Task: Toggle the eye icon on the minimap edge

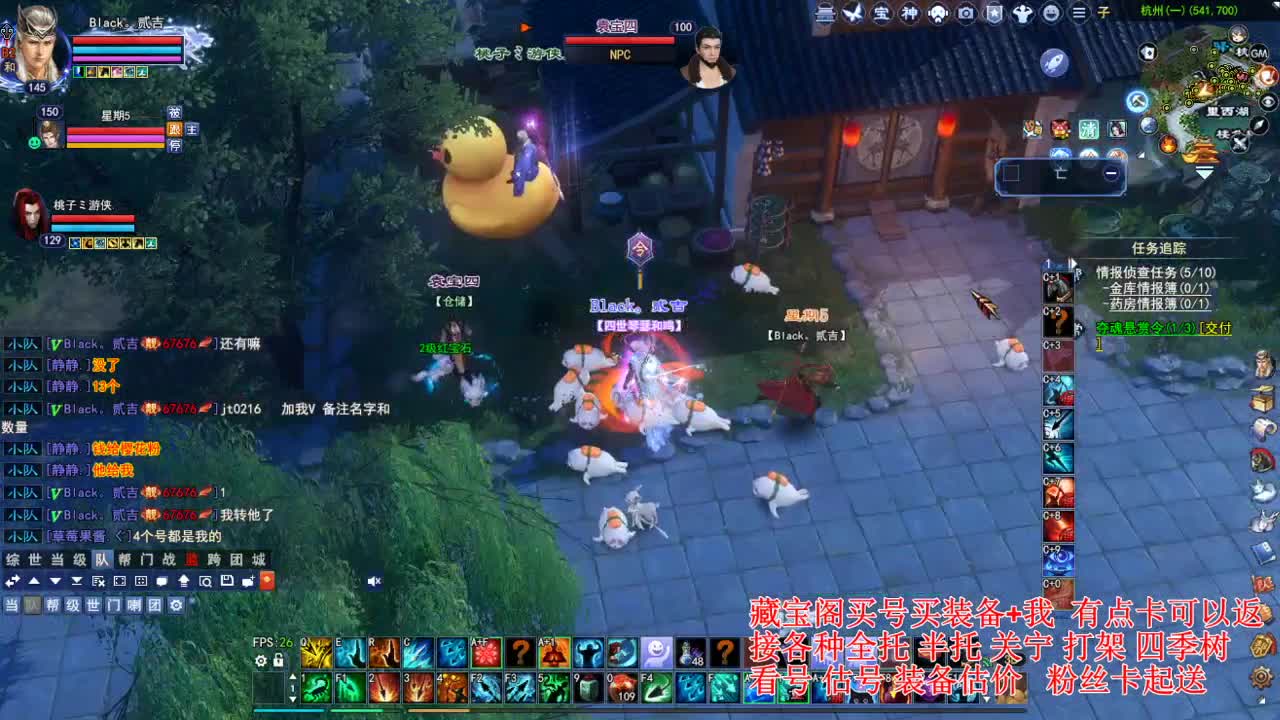Action: (1267, 101)
